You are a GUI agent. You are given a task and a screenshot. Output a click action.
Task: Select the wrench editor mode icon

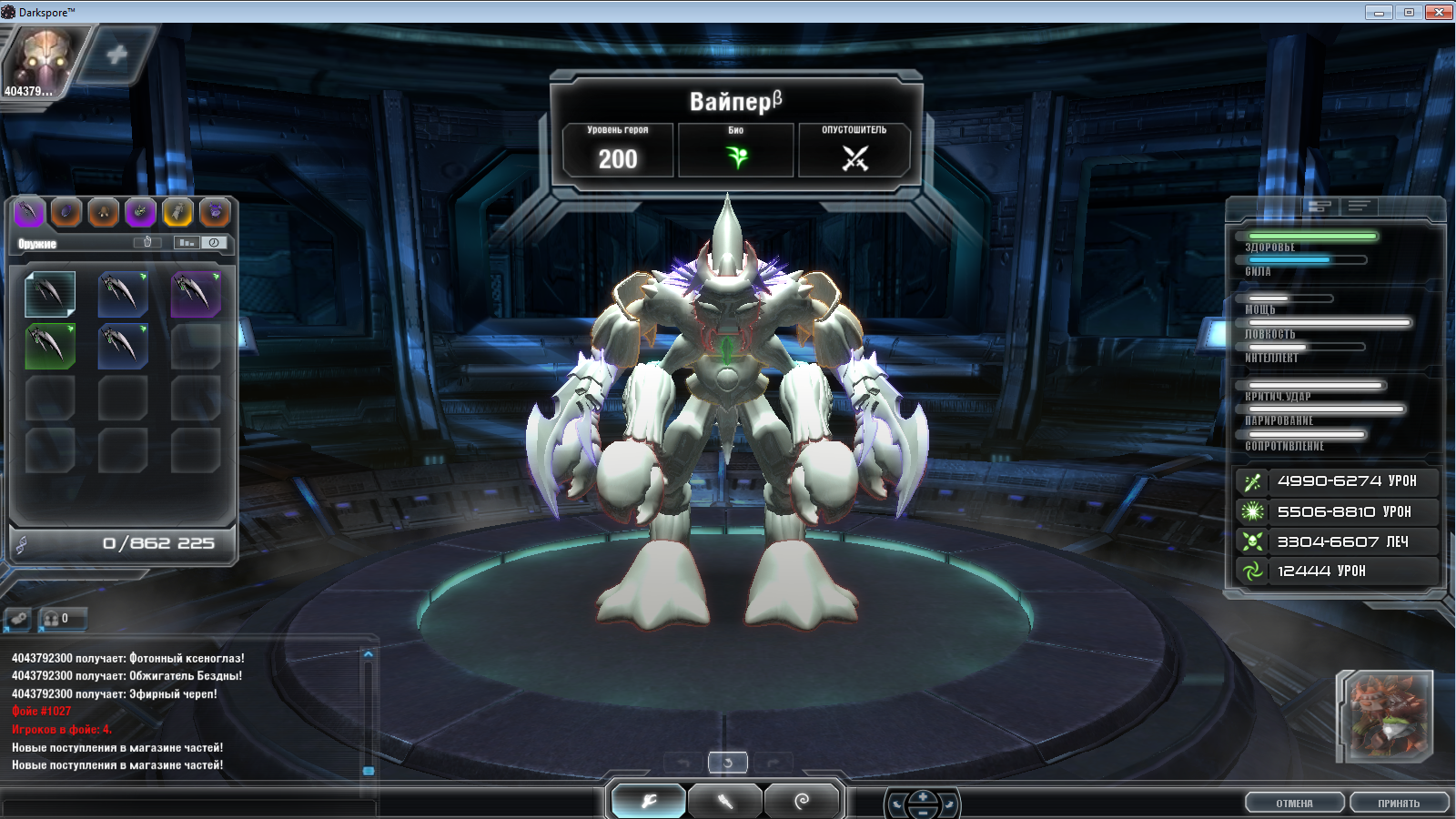648,800
